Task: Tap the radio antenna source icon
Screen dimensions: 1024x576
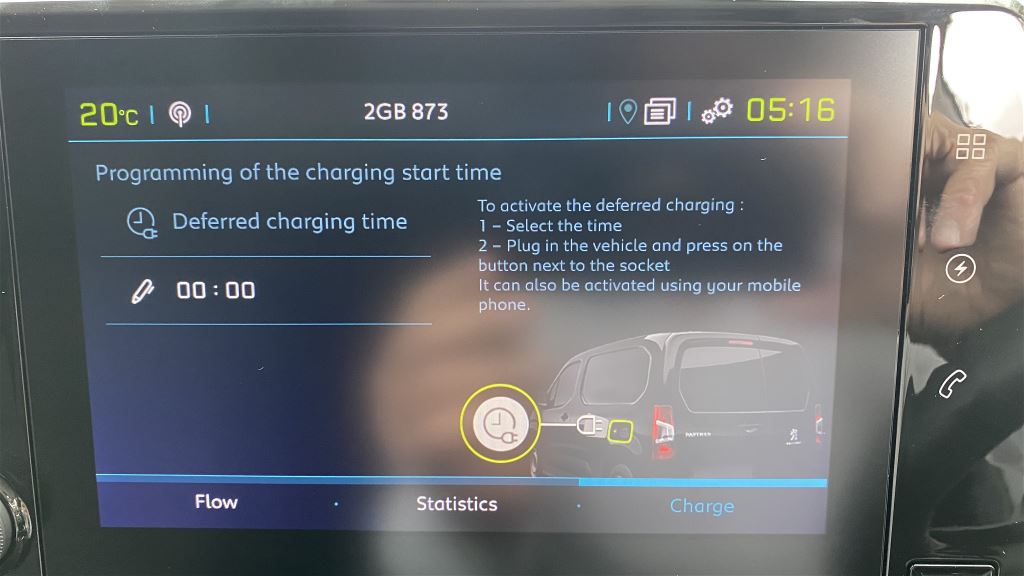Action: pyautogui.click(x=180, y=114)
